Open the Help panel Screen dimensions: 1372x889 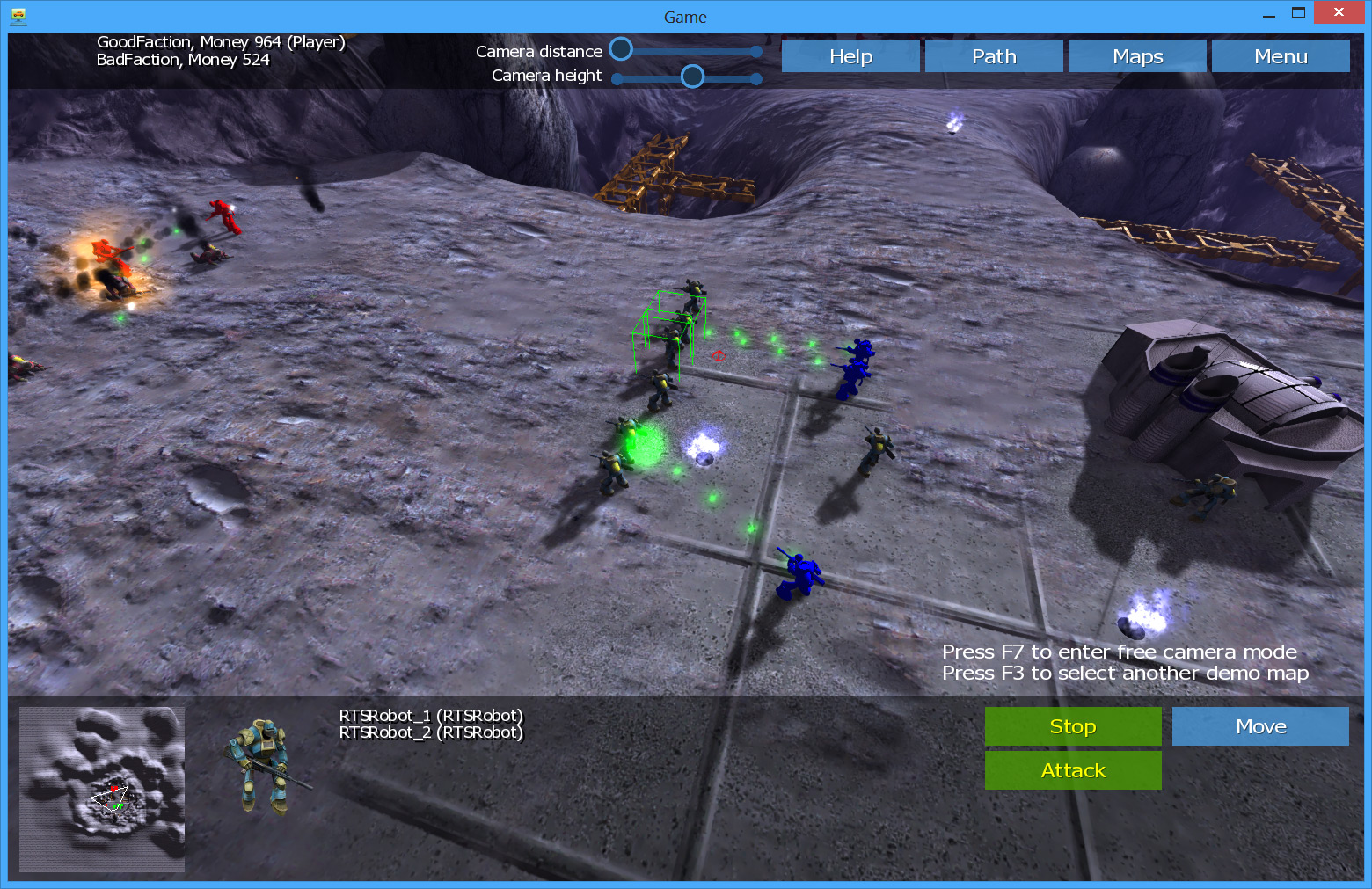point(850,56)
